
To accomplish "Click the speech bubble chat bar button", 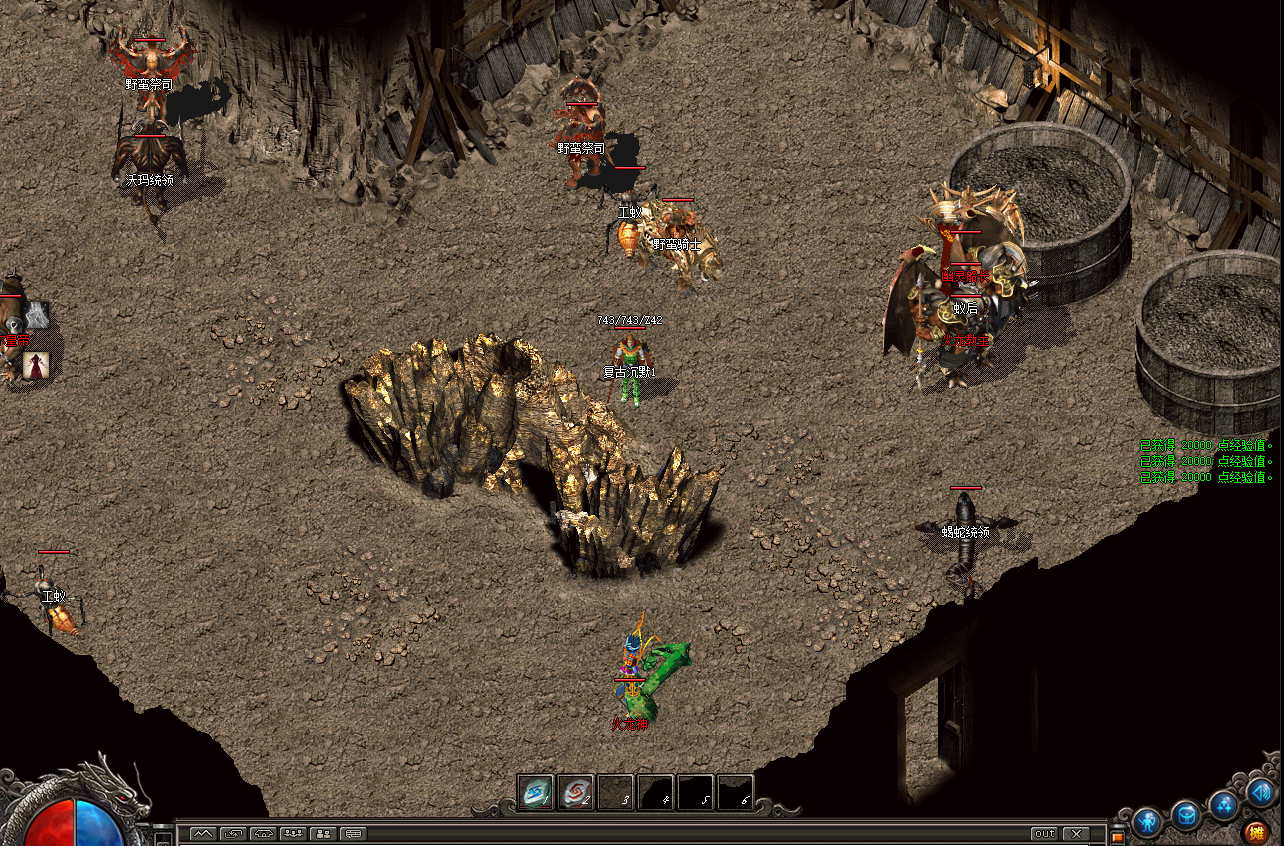I will tap(353, 833).
